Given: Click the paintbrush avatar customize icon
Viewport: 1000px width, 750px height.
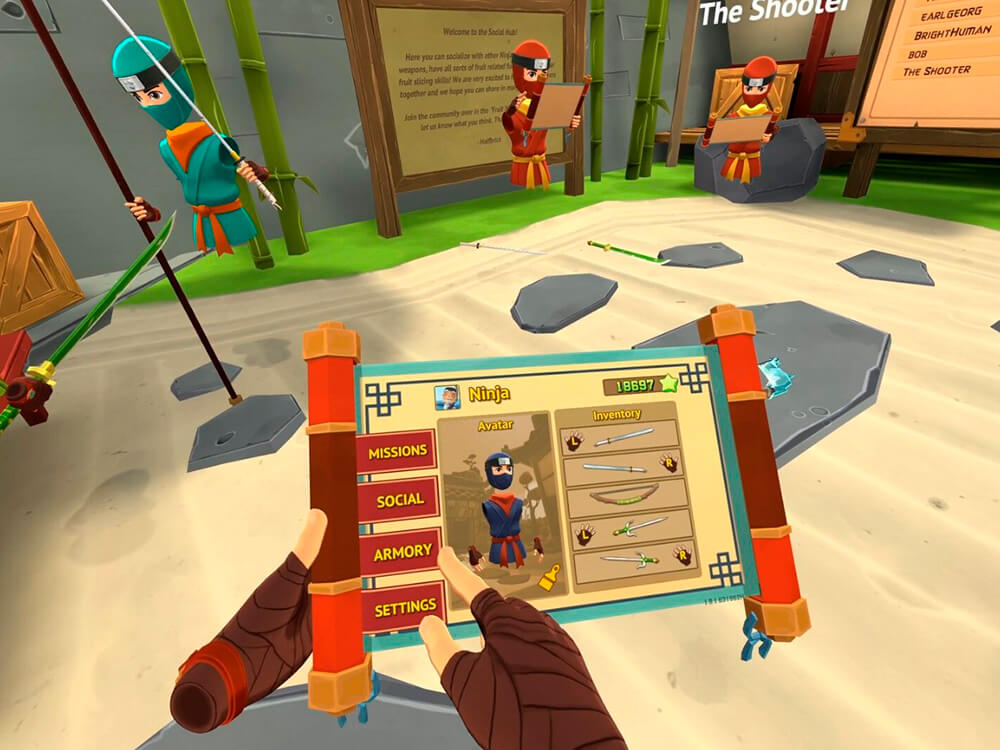Looking at the screenshot, I should [547, 577].
